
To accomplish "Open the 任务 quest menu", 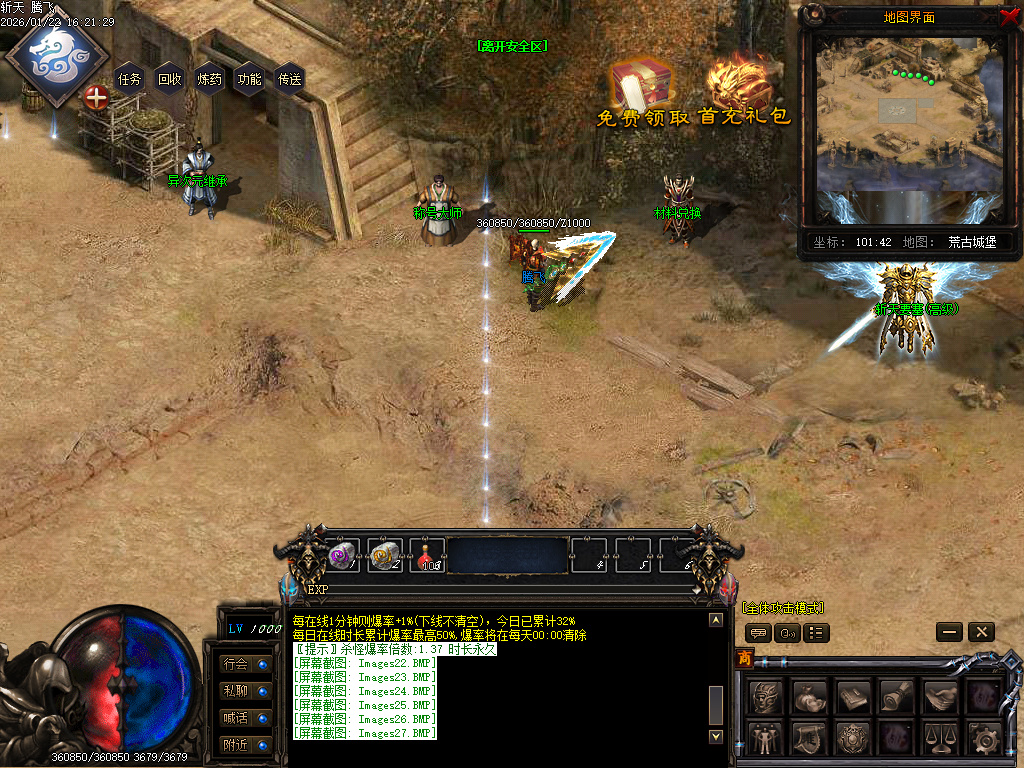I will [130, 79].
